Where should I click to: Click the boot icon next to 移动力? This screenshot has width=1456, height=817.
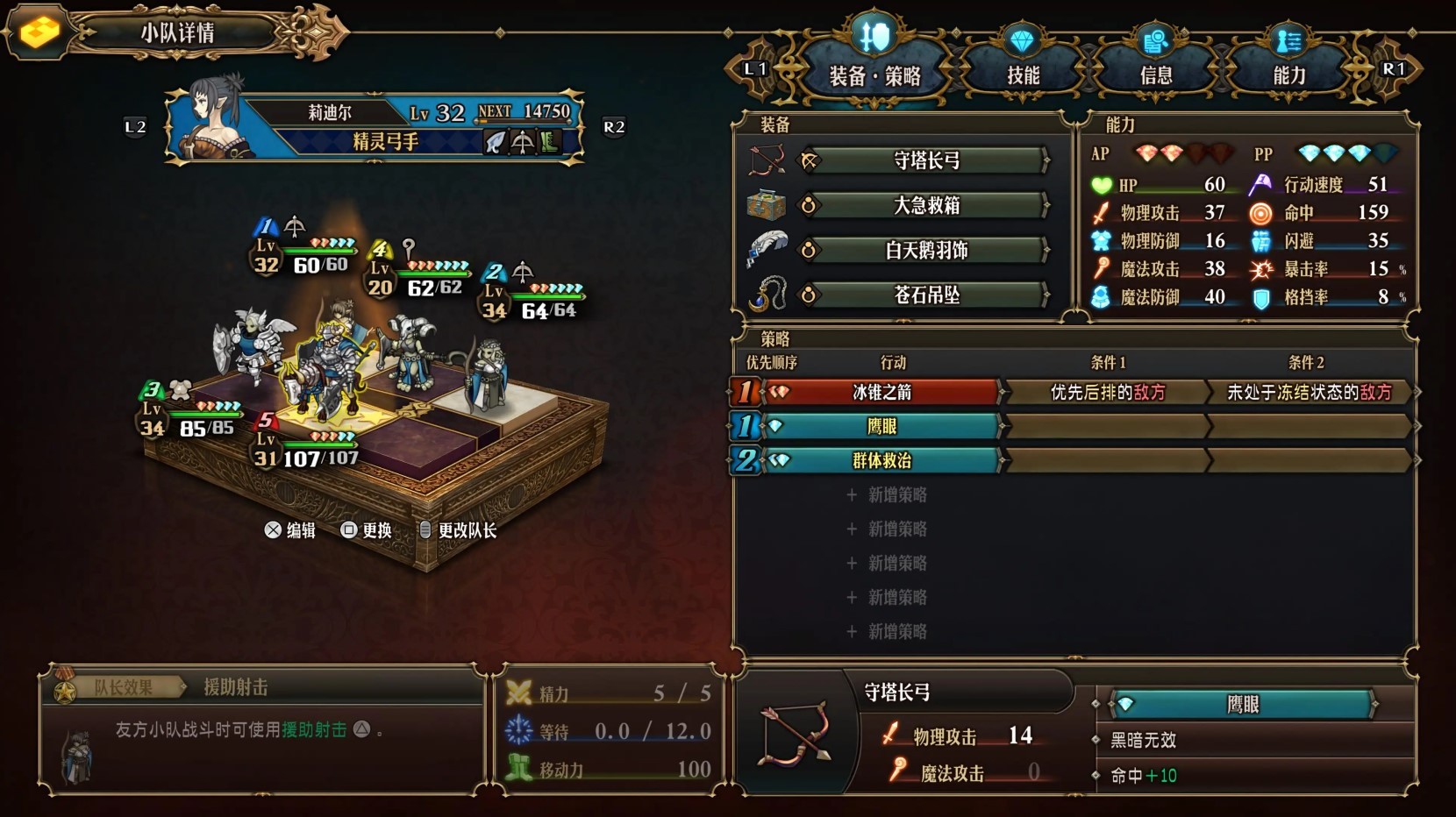[x=518, y=769]
